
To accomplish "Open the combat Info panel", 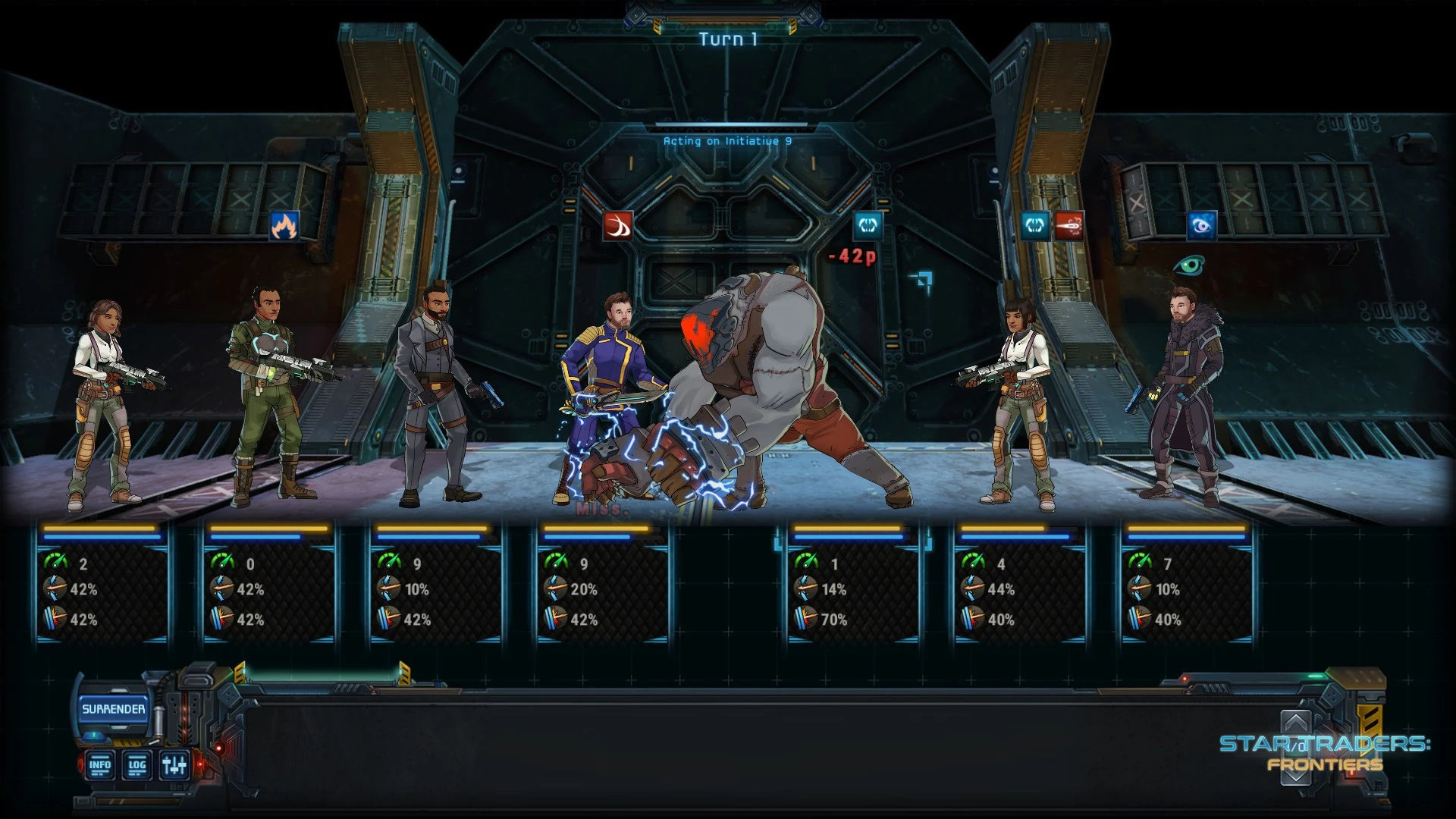I will click(100, 765).
